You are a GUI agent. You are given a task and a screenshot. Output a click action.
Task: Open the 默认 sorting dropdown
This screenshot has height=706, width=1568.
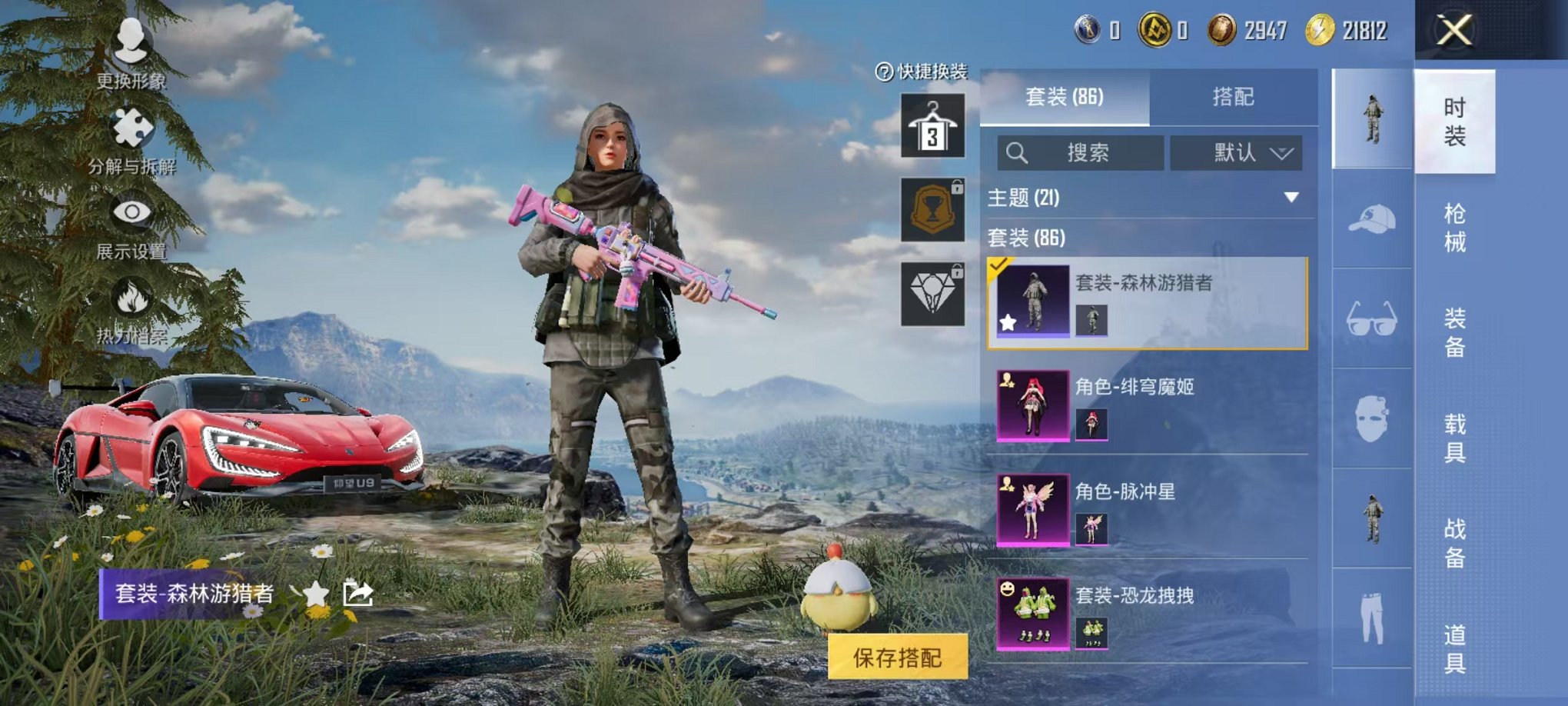1241,152
